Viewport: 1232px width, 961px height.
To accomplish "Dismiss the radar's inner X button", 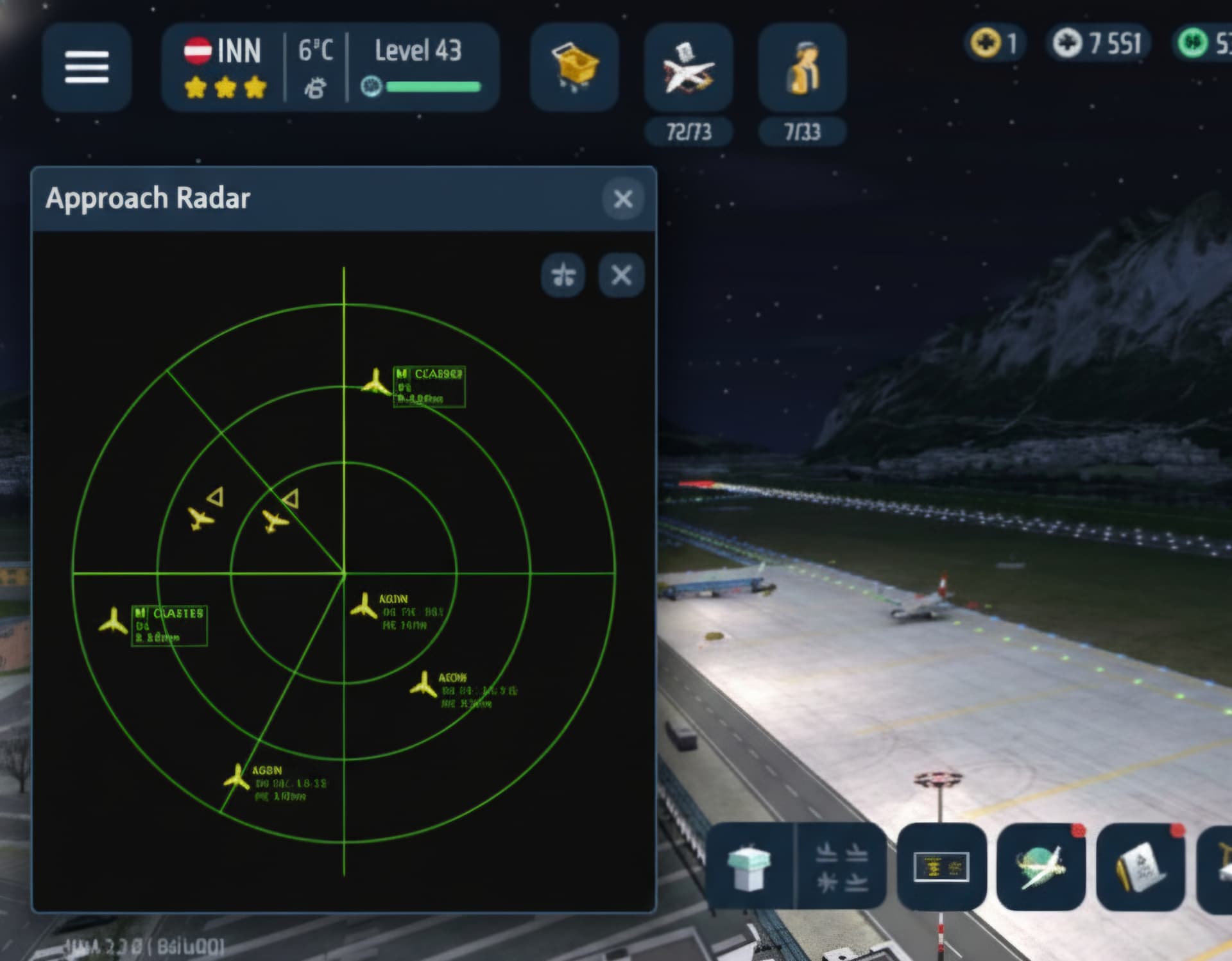I will click(x=620, y=275).
